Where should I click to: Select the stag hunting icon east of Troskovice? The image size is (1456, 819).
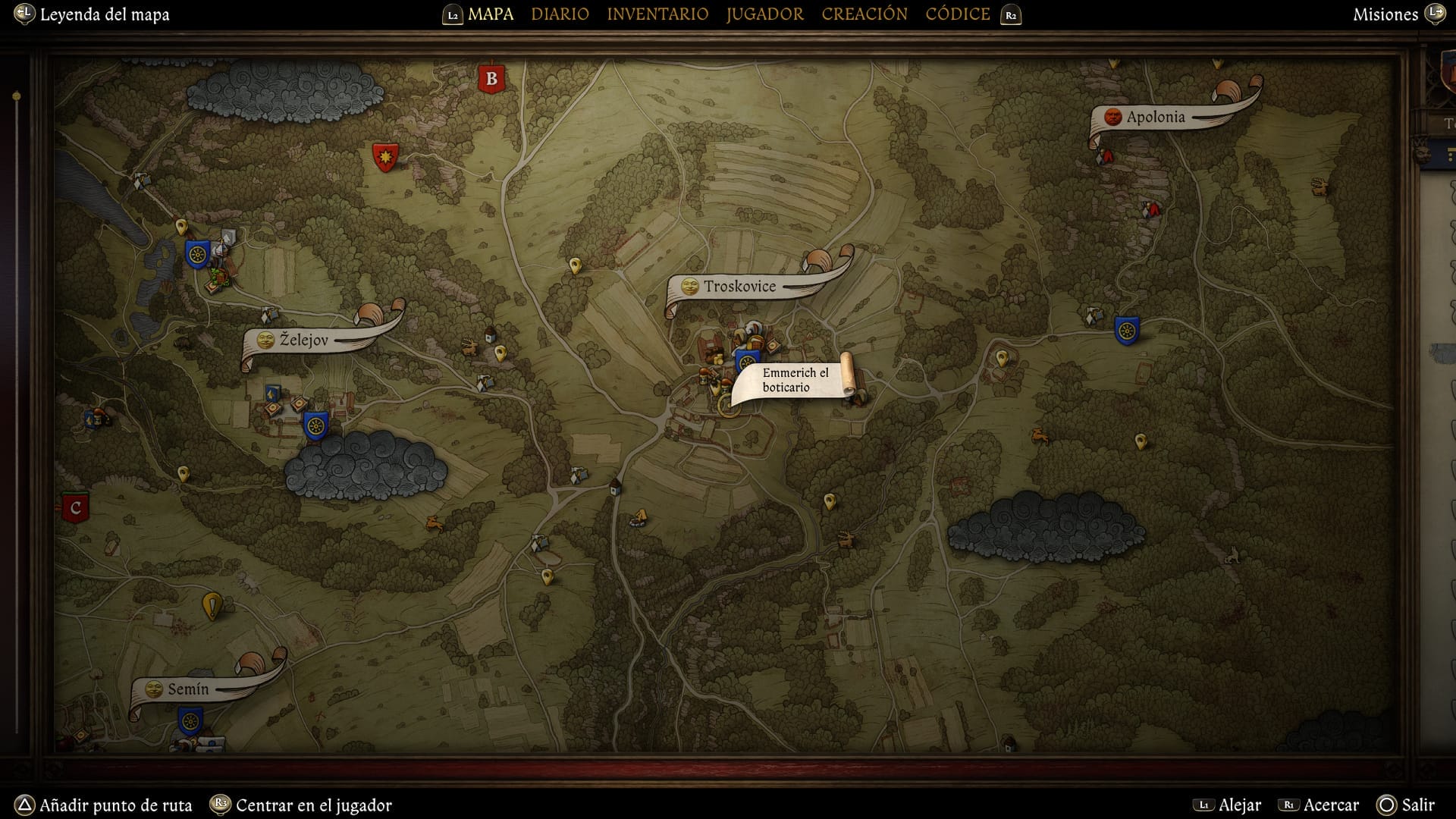pos(1040,437)
